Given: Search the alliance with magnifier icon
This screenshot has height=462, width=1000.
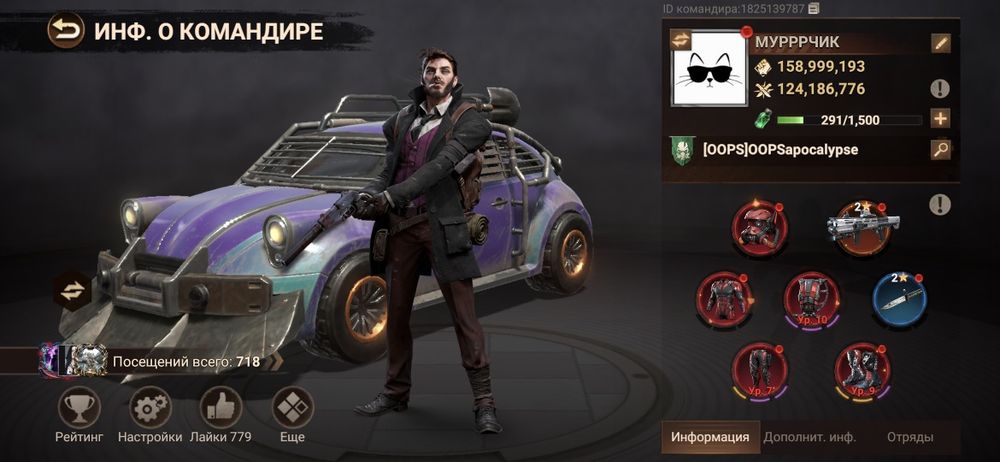Looking at the screenshot, I should (x=940, y=150).
